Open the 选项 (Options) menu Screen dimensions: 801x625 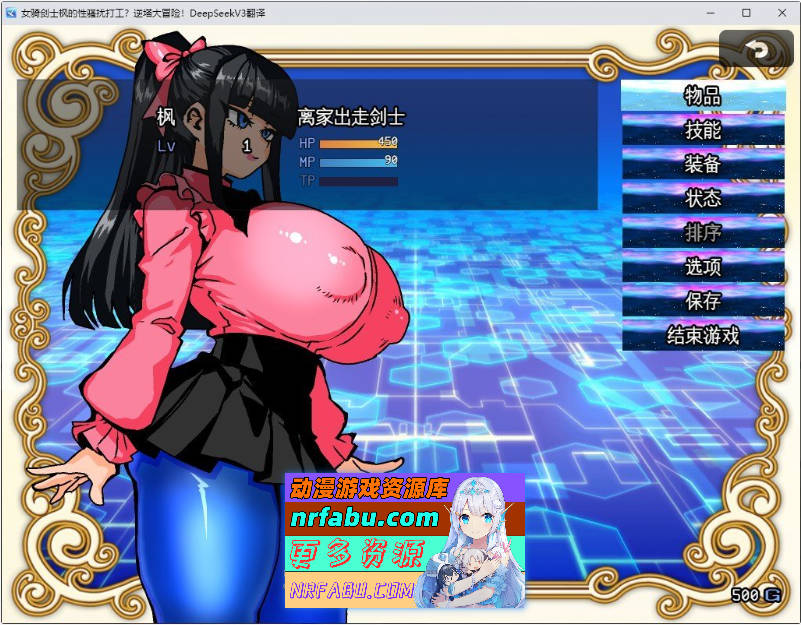pos(702,266)
